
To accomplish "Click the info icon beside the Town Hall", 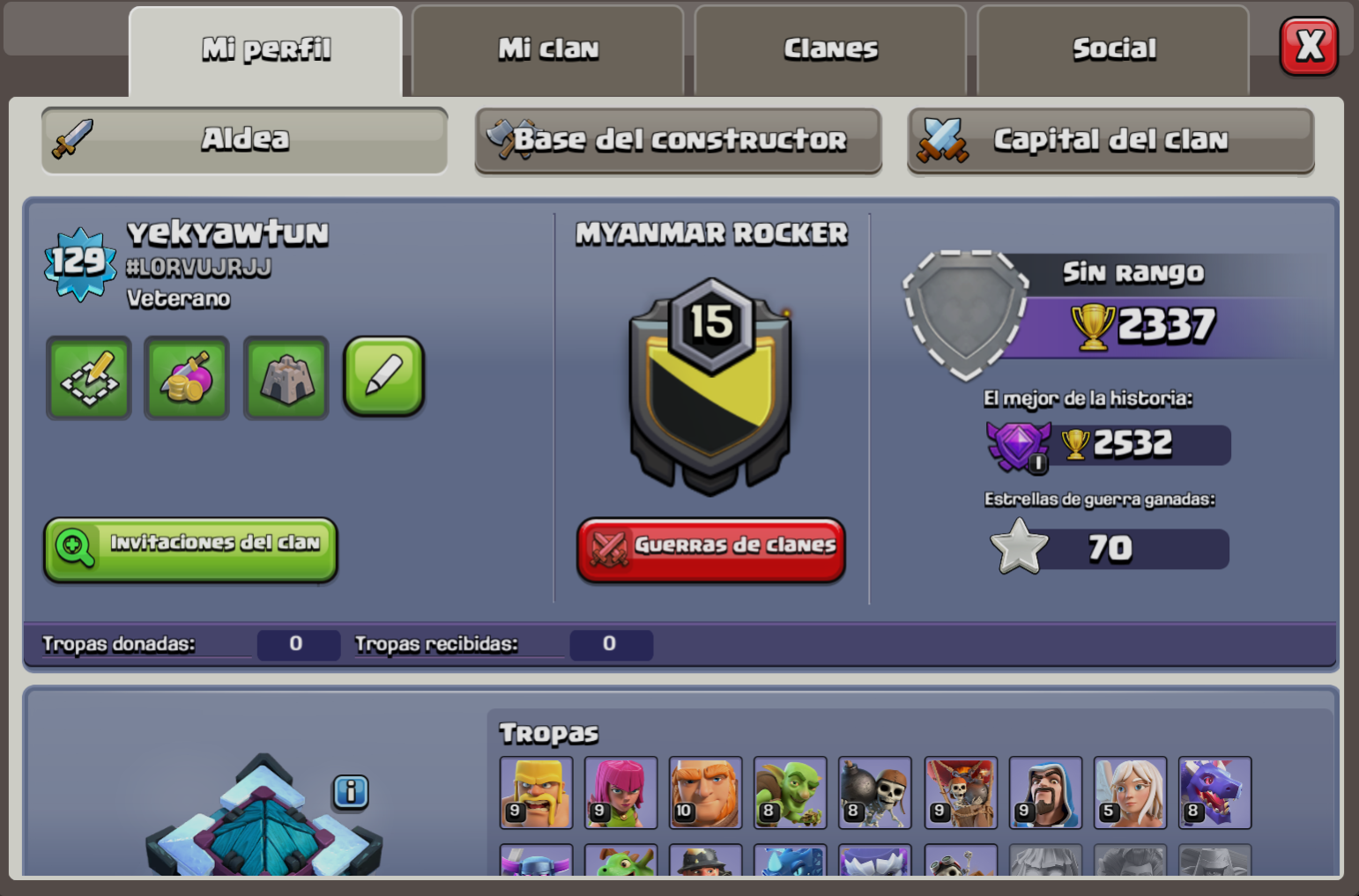I will [352, 792].
